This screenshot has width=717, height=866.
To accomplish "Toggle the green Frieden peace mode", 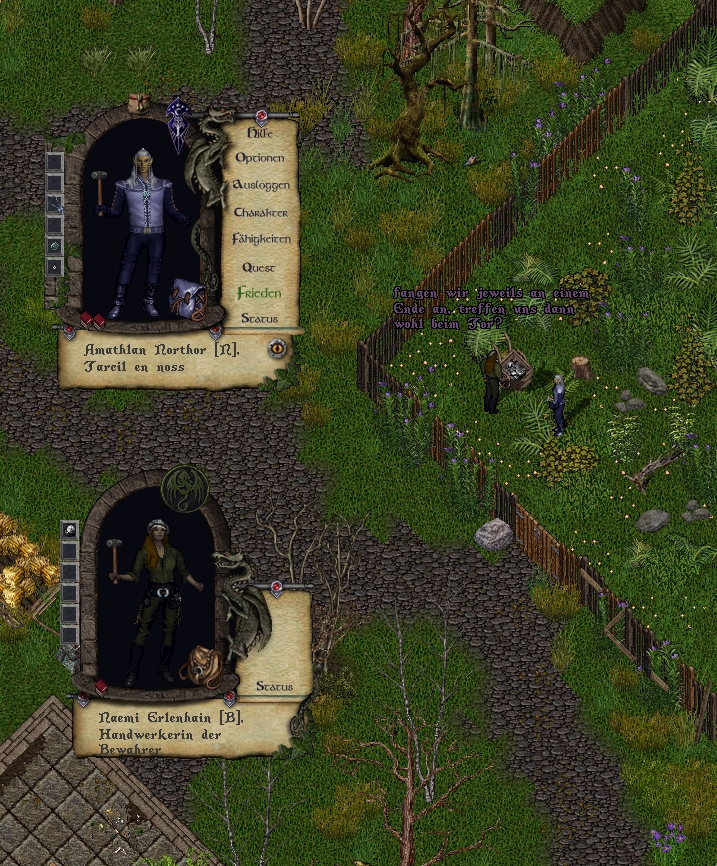I will point(259,294).
